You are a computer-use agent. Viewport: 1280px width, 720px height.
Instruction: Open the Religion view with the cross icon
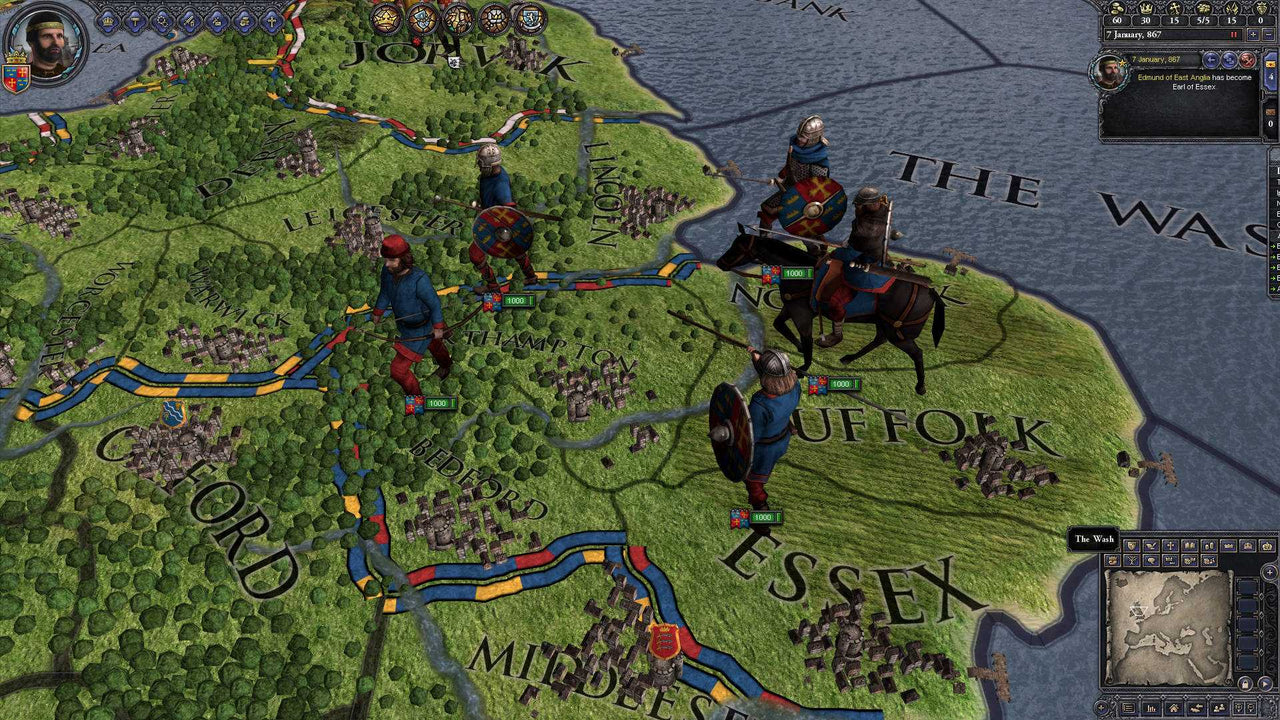pyautogui.click(x=272, y=20)
